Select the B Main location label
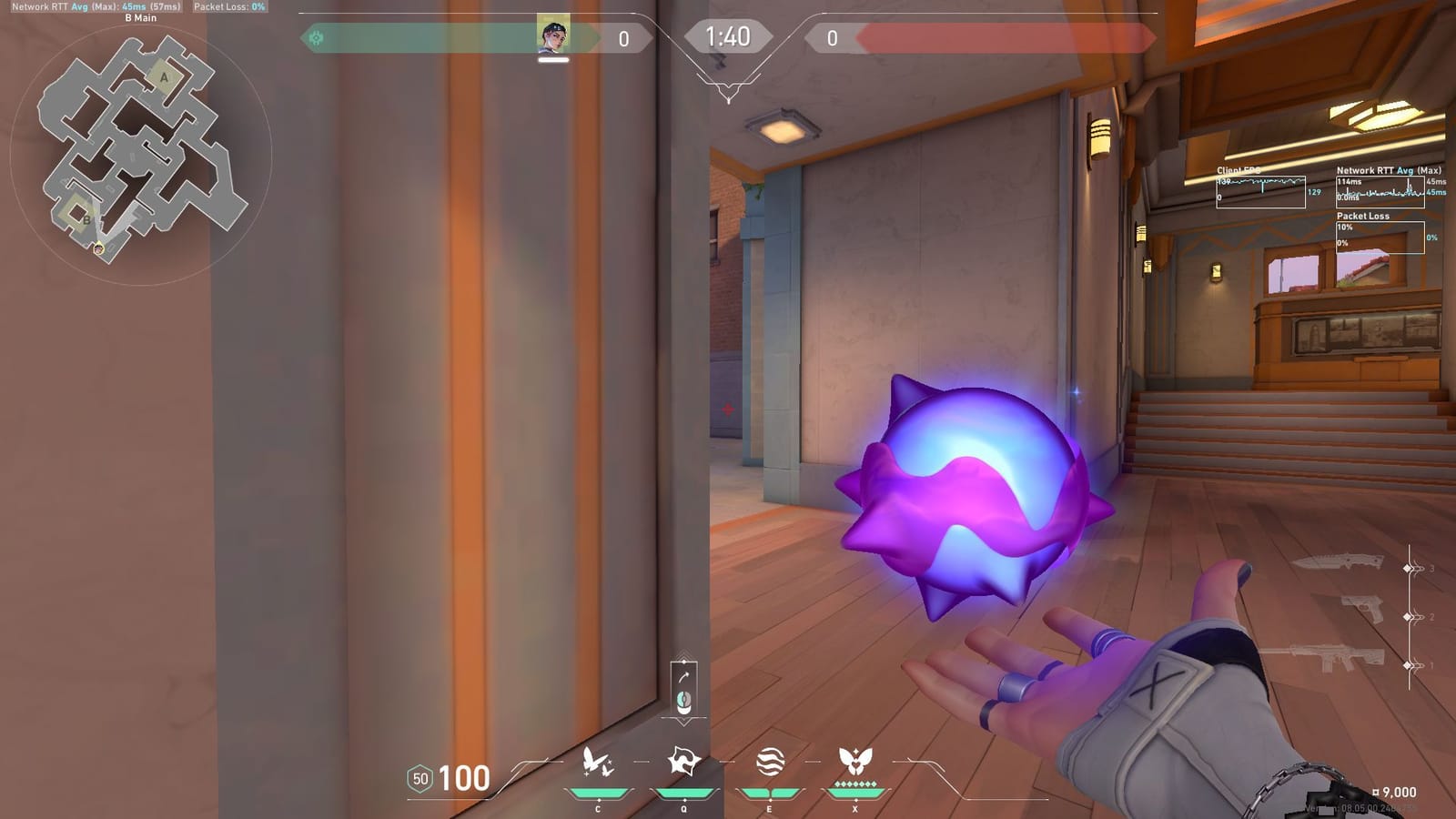Viewport: 1456px width, 819px height. pyautogui.click(x=141, y=16)
